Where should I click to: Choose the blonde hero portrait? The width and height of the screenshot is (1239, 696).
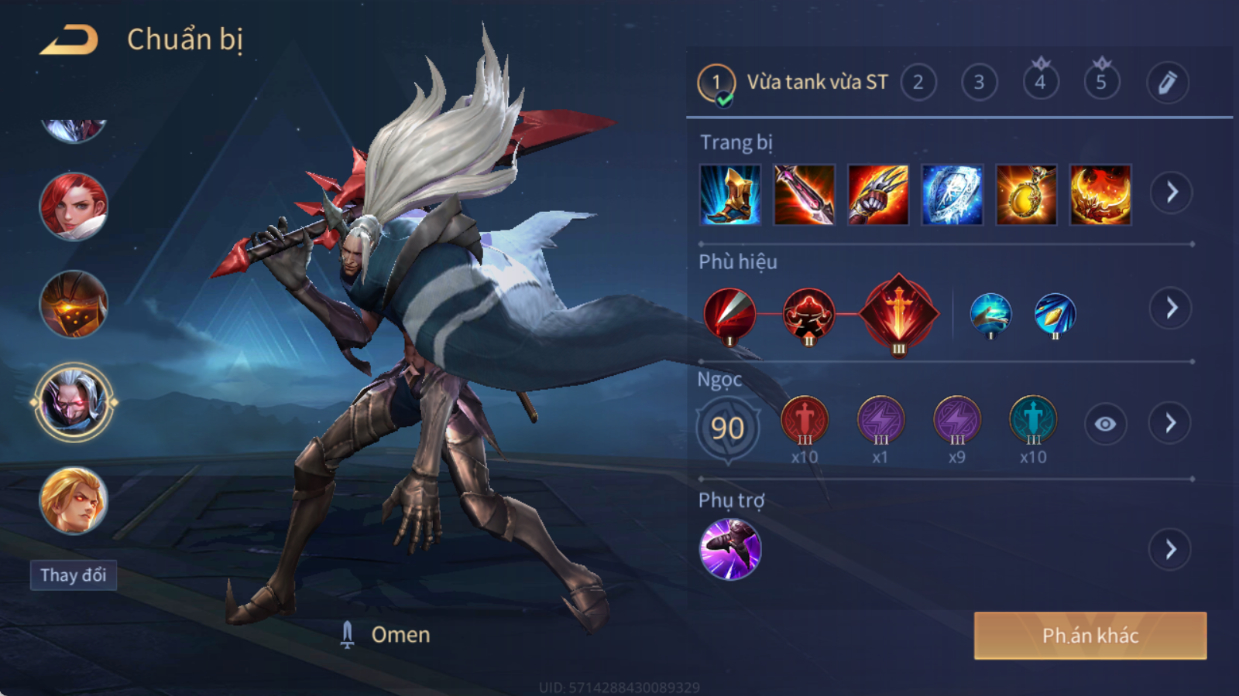coord(74,500)
